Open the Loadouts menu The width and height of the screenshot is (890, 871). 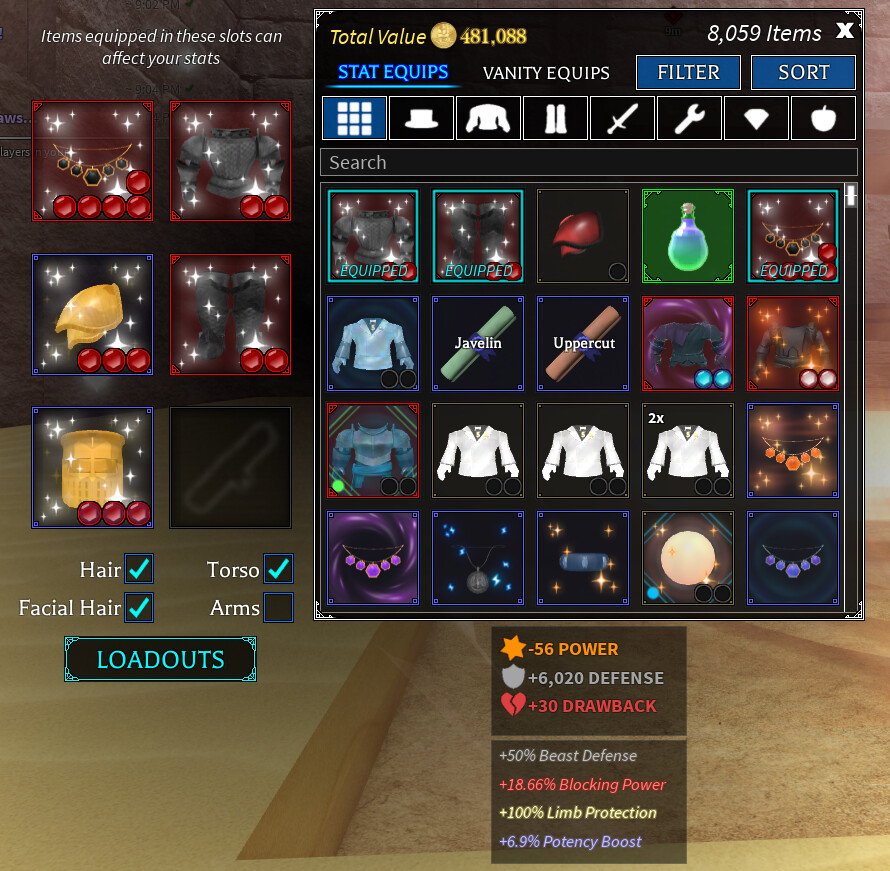(x=160, y=660)
